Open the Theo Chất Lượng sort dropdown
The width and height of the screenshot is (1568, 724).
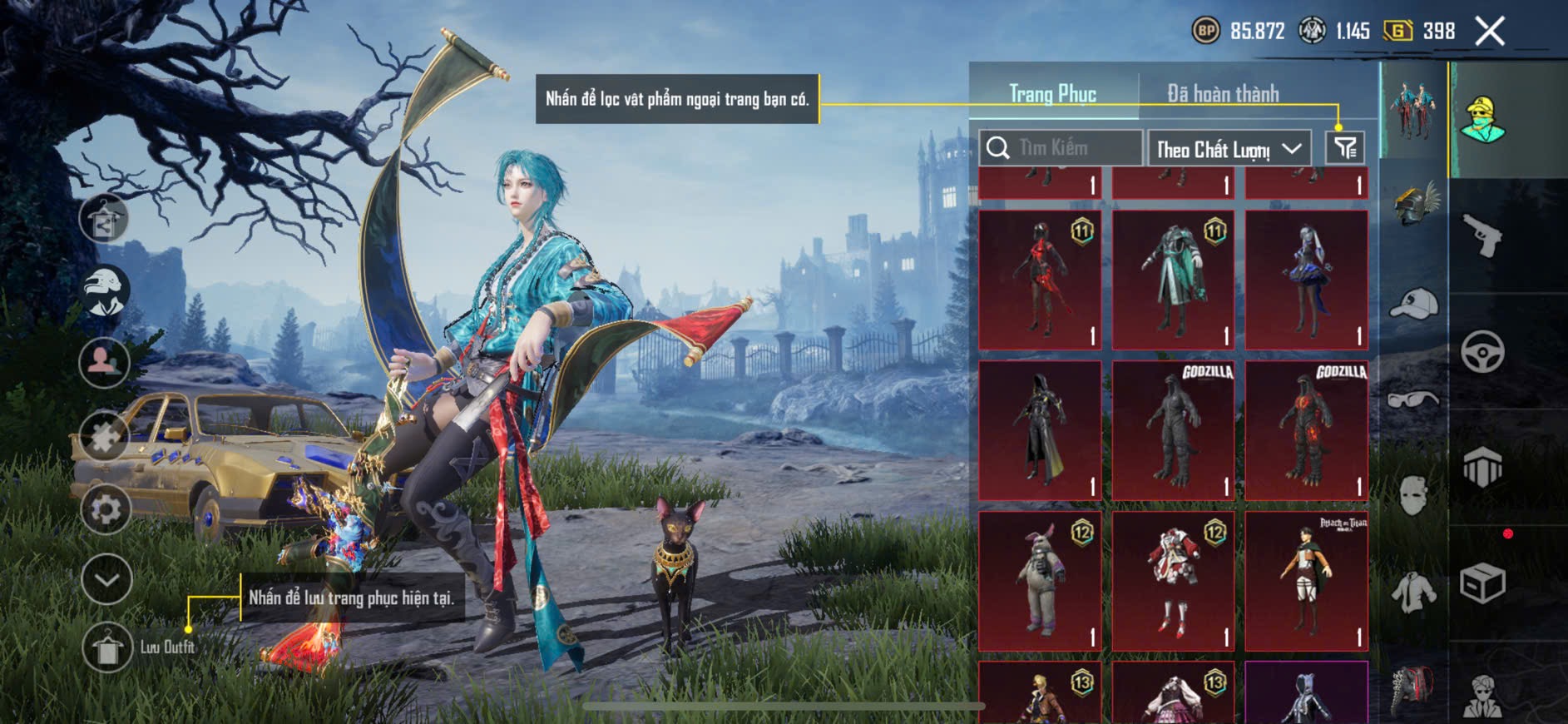coord(1229,149)
